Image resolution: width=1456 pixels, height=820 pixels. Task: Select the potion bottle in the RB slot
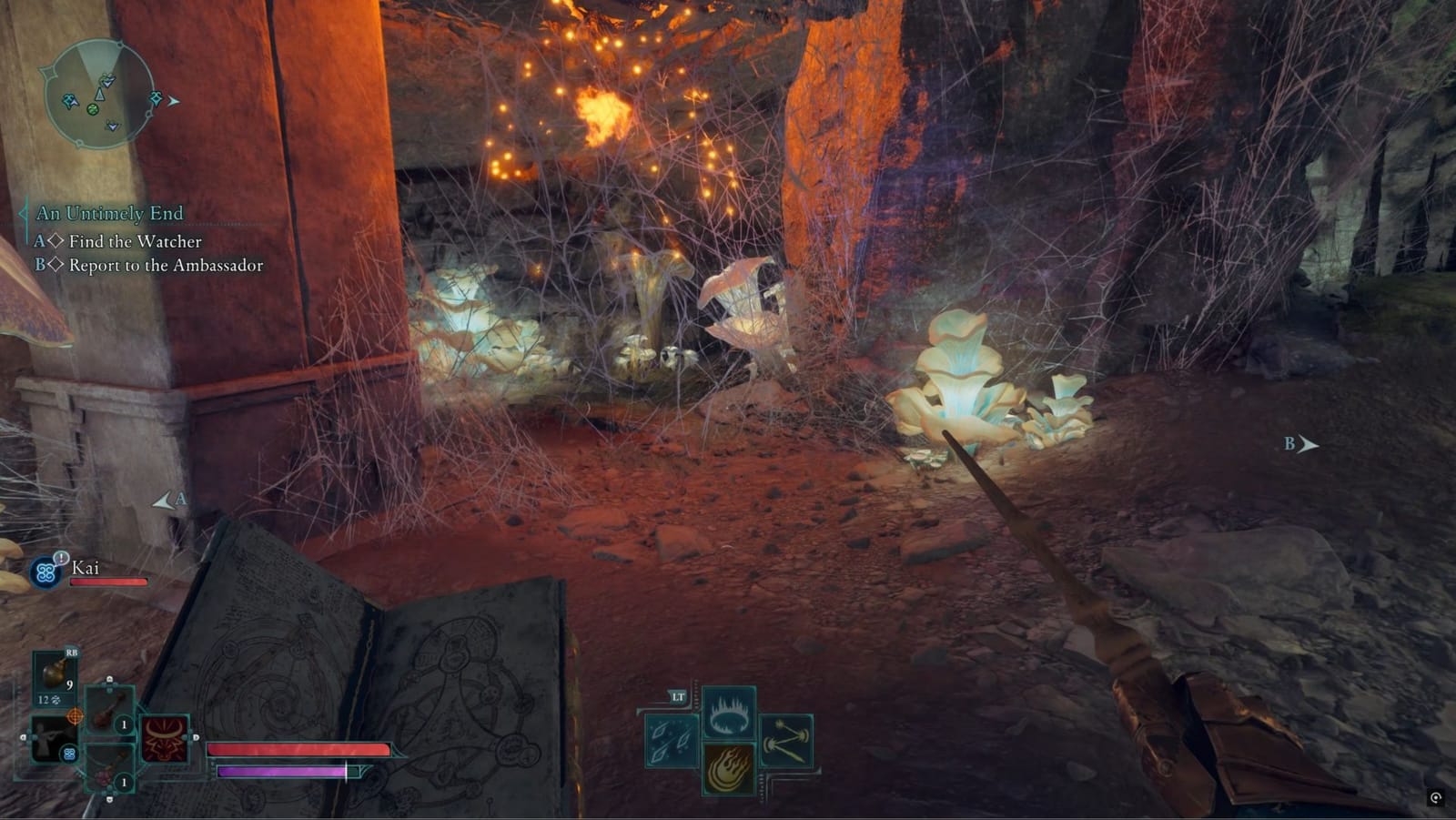(53, 673)
